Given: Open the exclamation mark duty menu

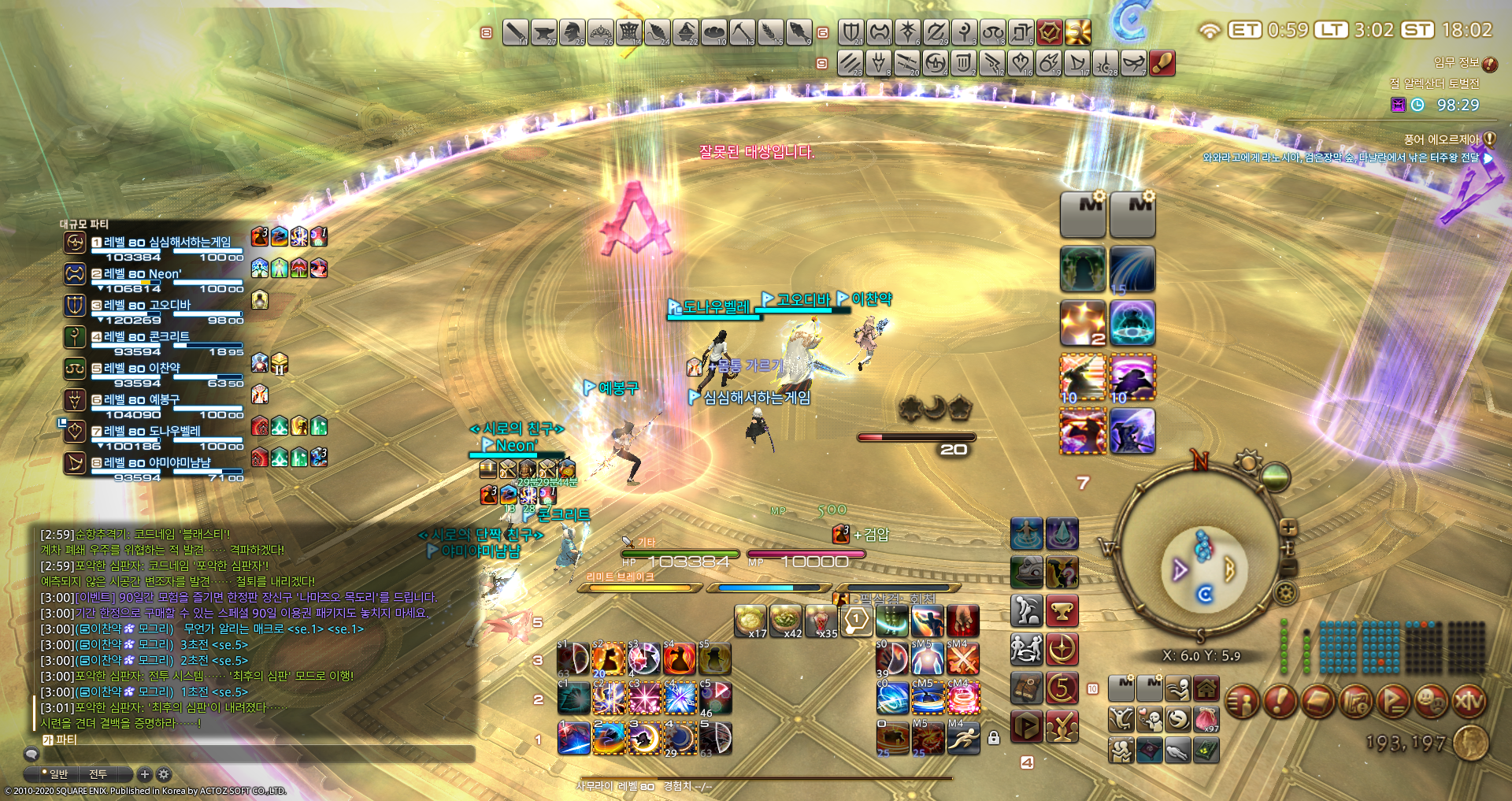Looking at the screenshot, I should pos(1280,701).
